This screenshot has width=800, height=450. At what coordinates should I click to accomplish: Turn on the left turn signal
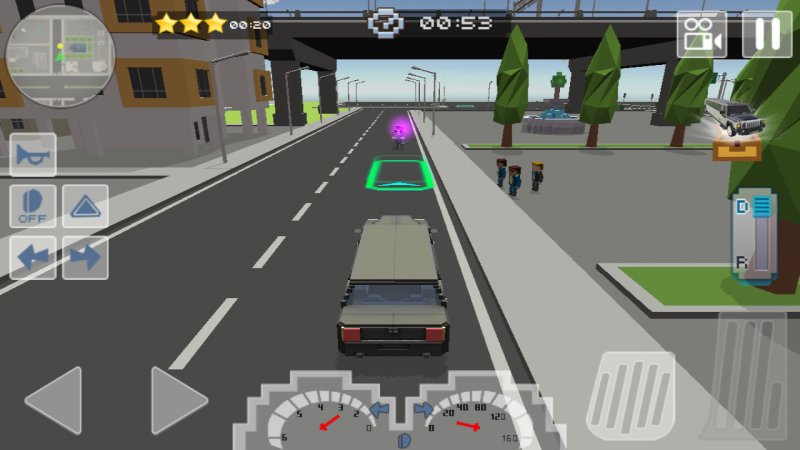point(33,257)
